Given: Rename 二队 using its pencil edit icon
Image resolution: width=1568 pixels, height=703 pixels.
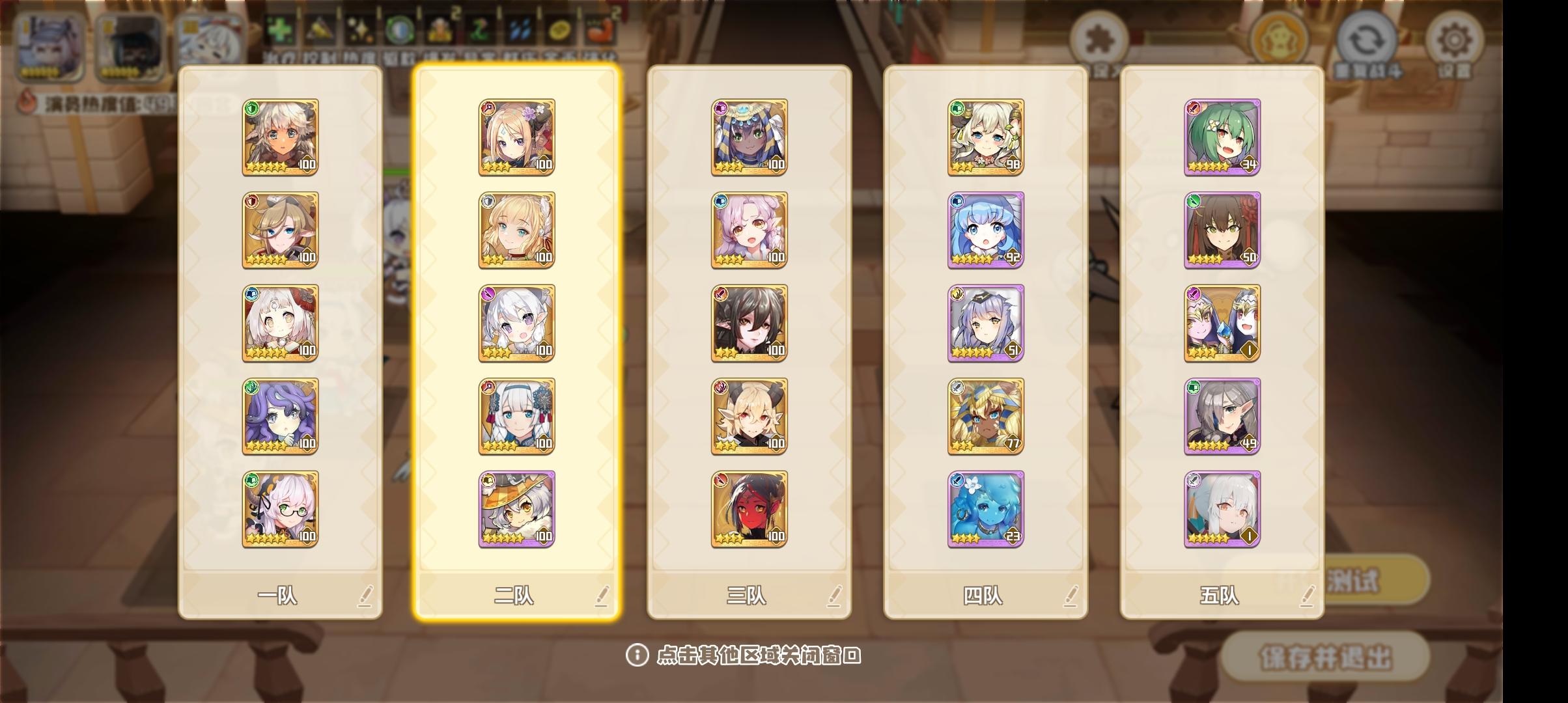Looking at the screenshot, I should tap(602, 596).
